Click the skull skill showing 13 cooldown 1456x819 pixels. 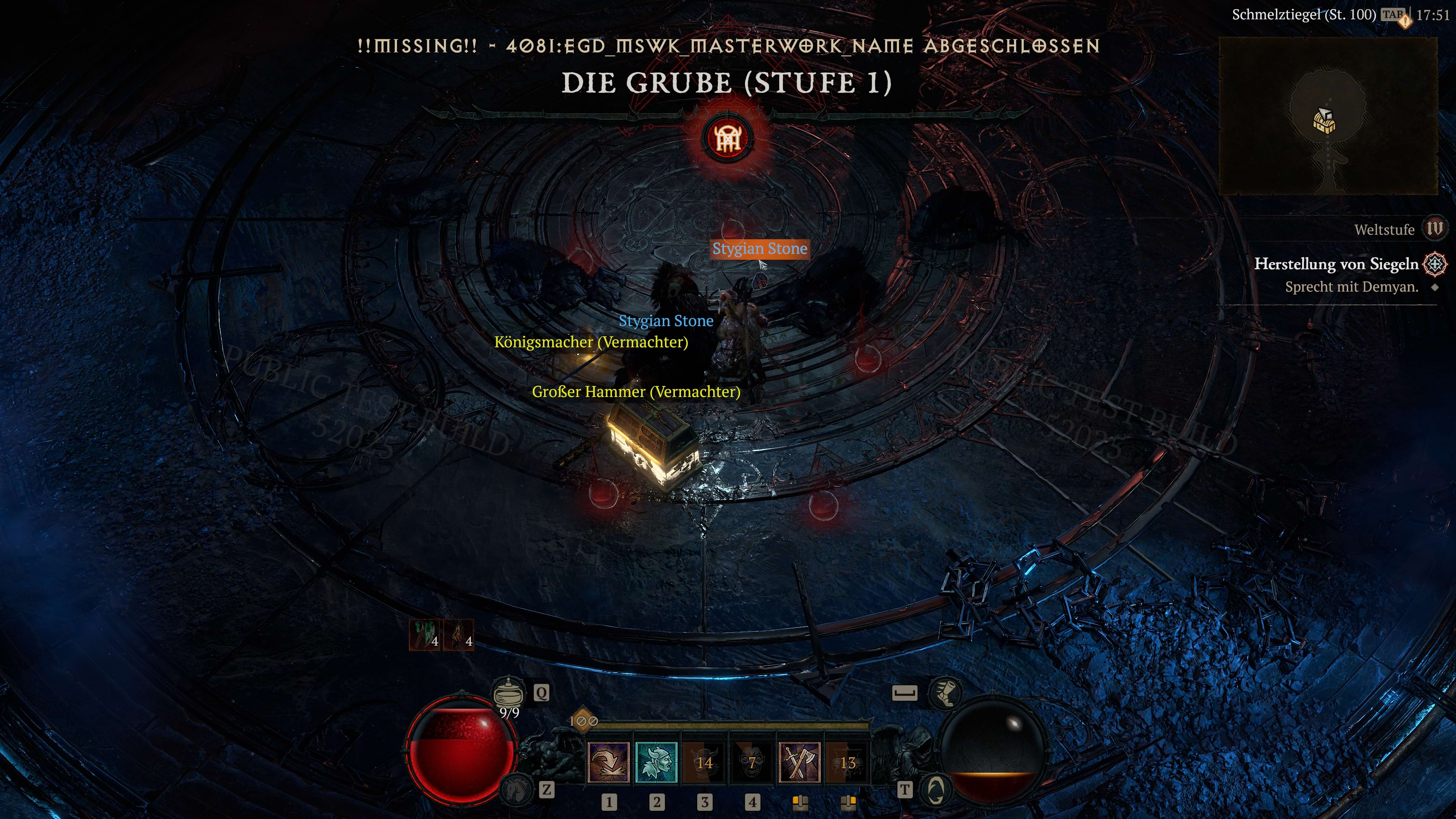click(x=847, y=762)
